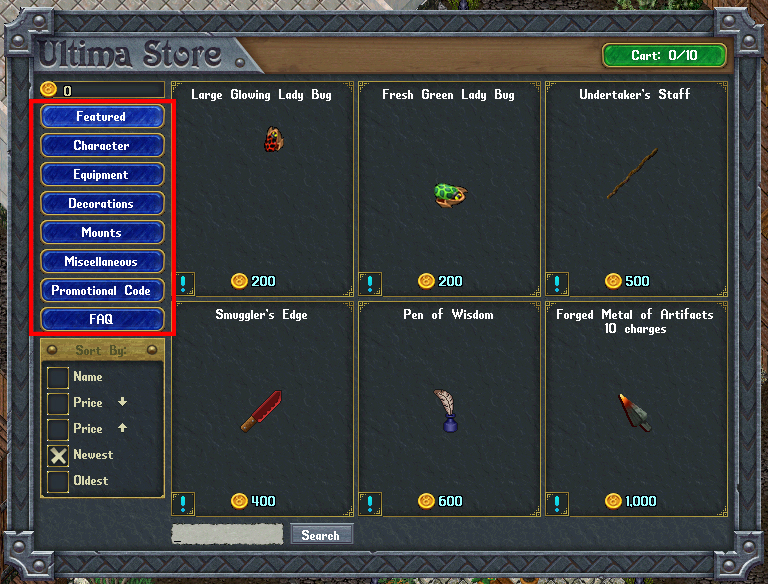Click the Promotional Code button

click(102, 291)
